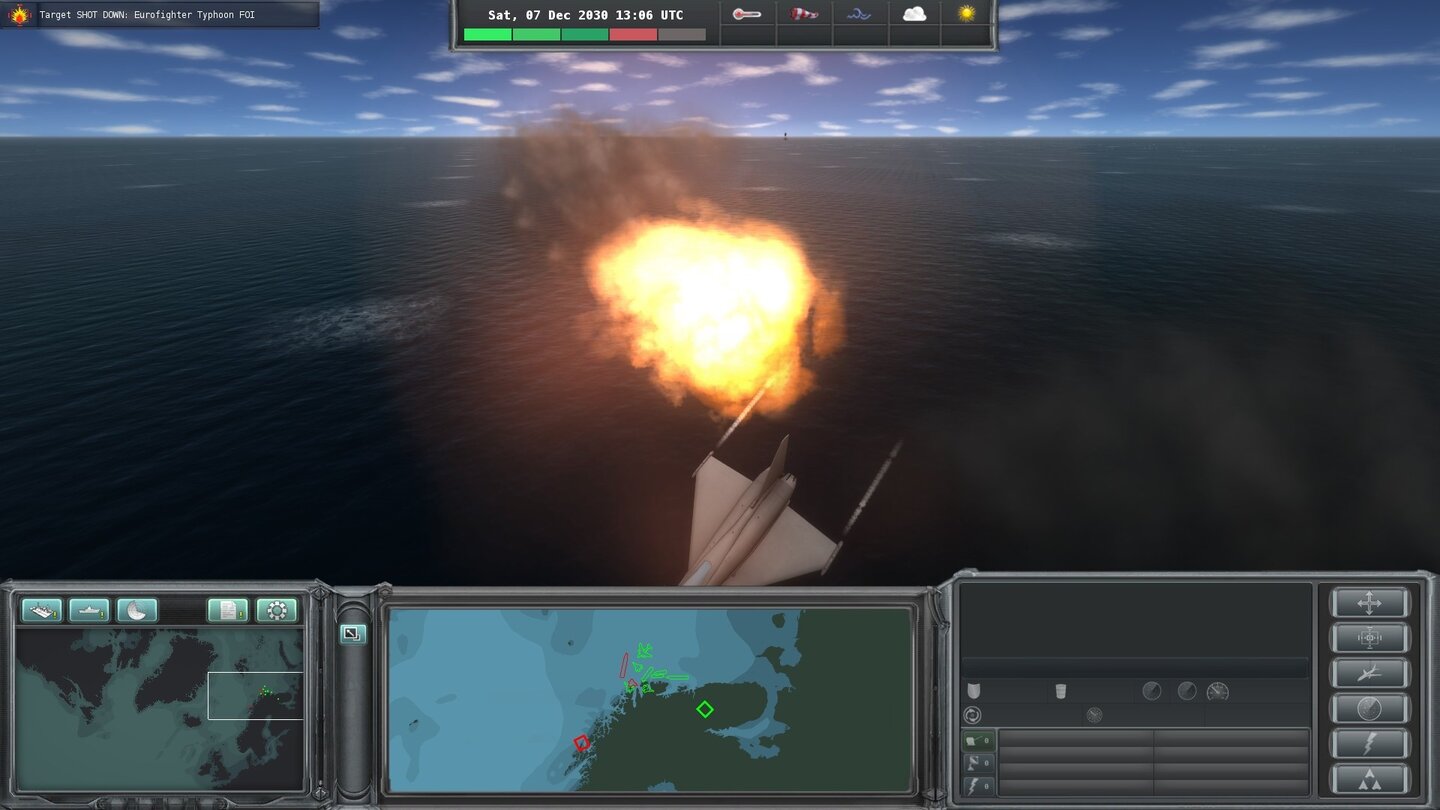Switch to the weapons tab
The image size is (1440, 810).
tap(978, 740)
